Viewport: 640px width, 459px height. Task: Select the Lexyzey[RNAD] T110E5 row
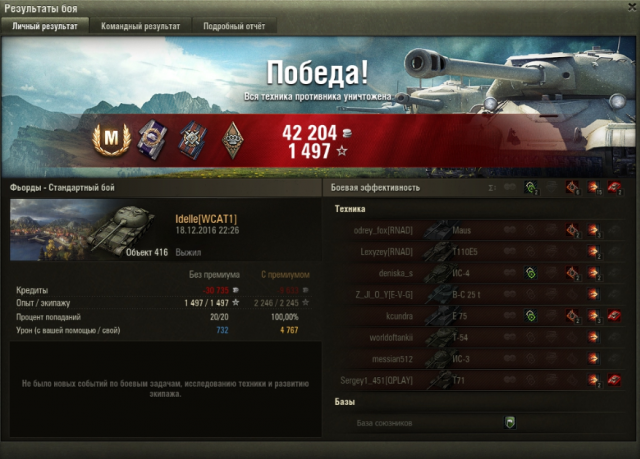tap(480, 252)
